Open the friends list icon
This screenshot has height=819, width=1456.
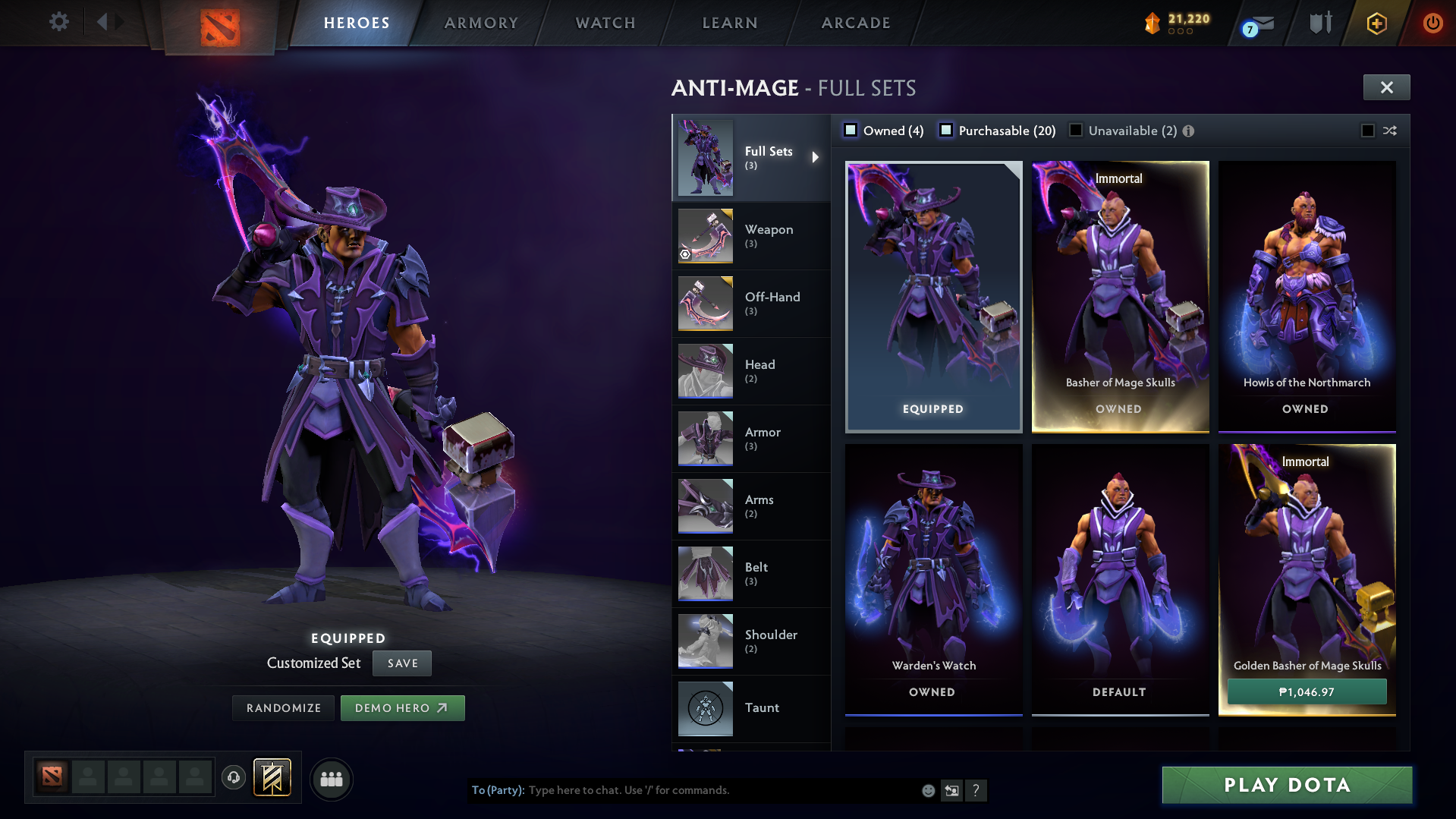pos(332,779)
